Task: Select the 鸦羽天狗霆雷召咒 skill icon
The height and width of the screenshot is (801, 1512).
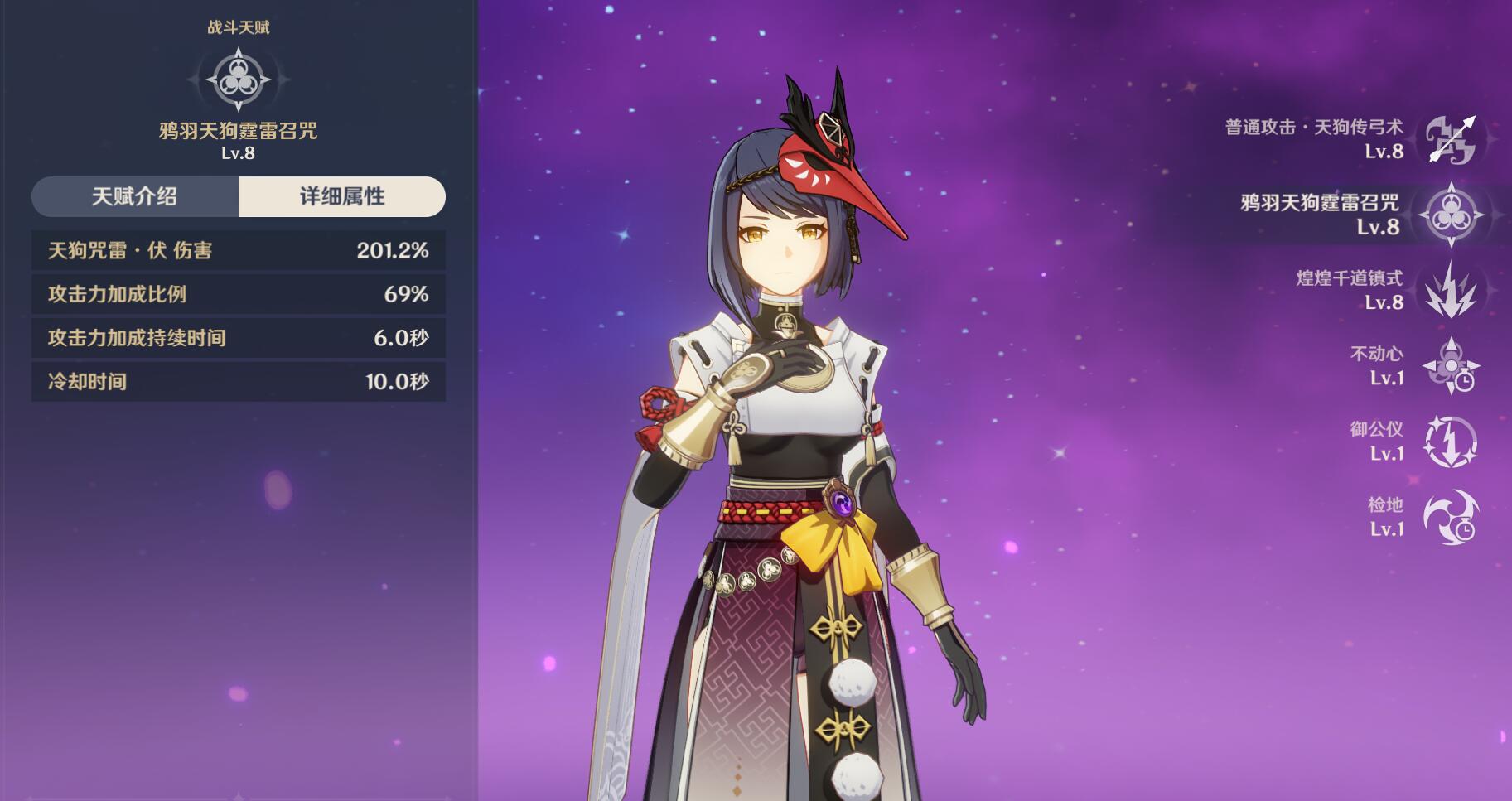Action: coord(1450,215)
